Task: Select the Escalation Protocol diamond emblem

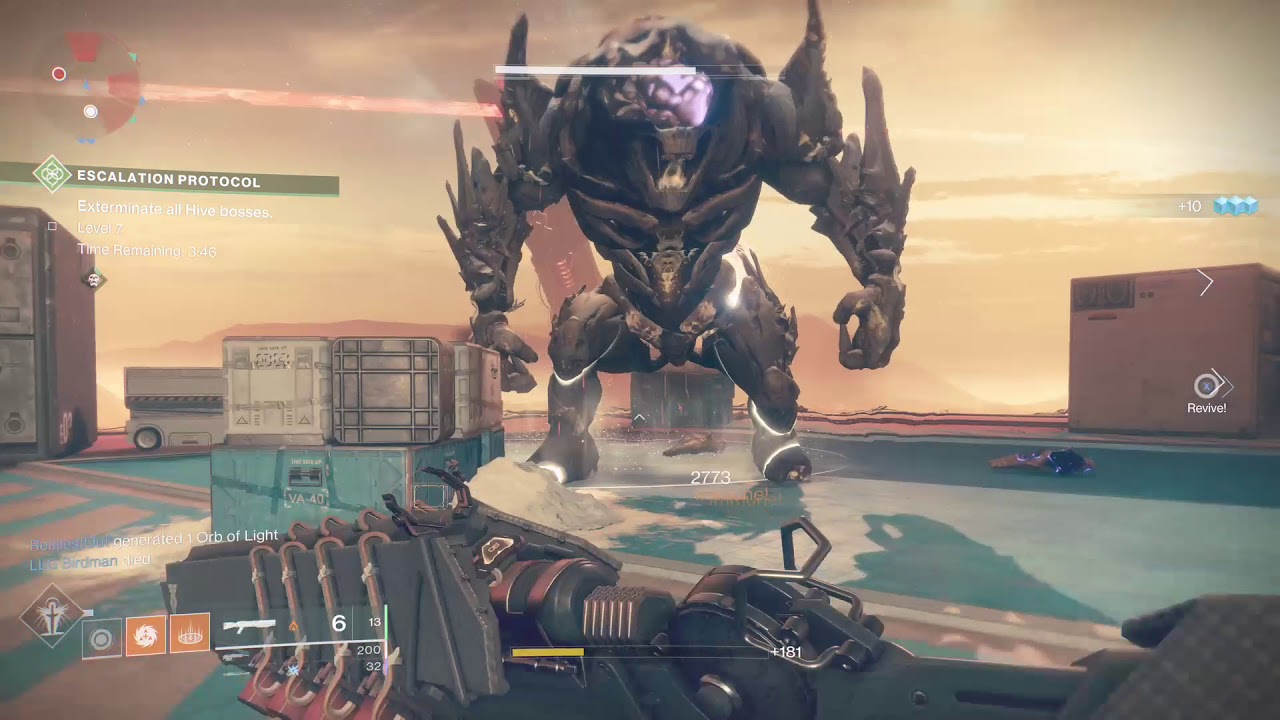Action: (x=50, y=175)
